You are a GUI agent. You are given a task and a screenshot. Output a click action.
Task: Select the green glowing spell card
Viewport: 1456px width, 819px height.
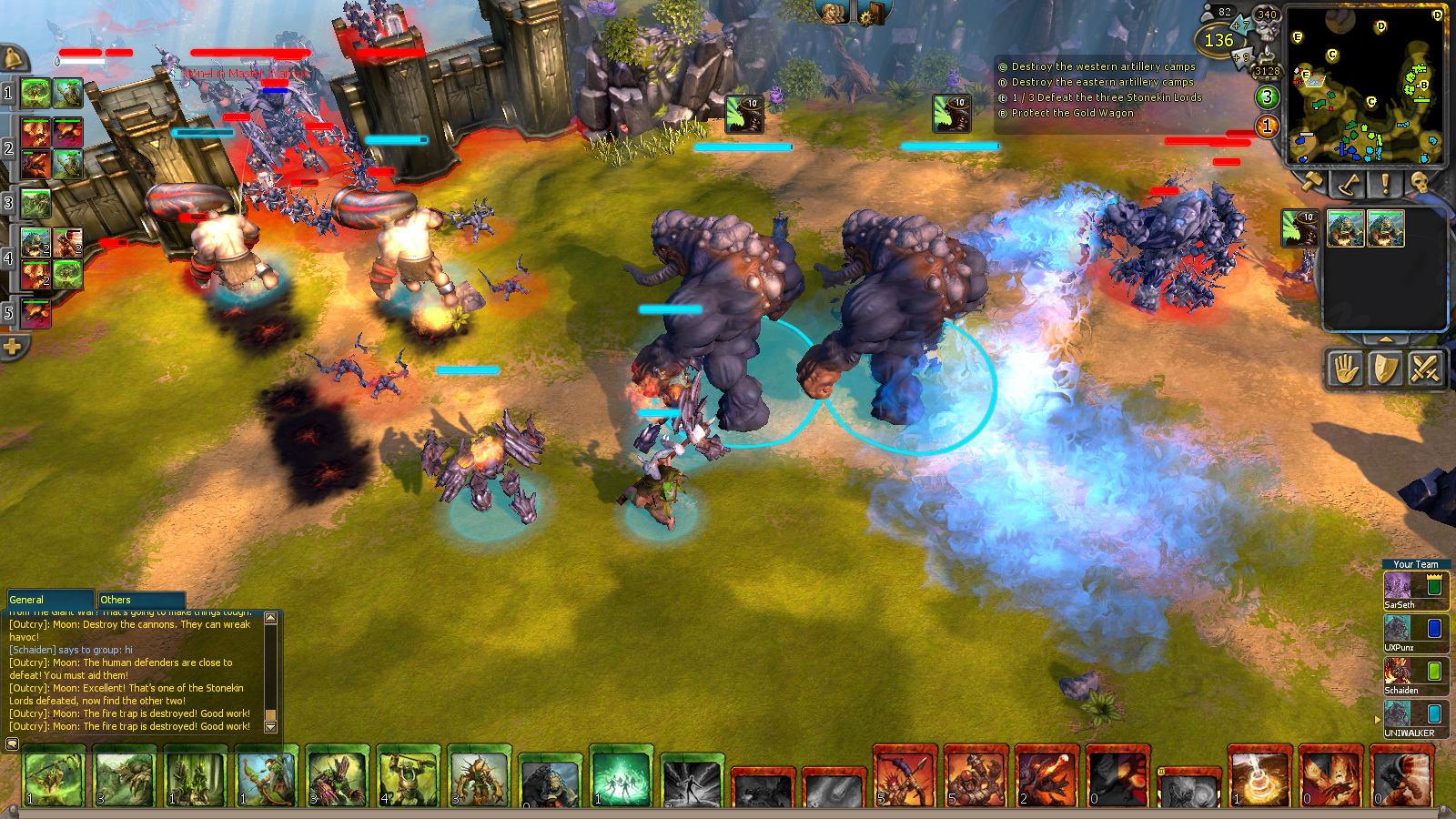(622, 778)
